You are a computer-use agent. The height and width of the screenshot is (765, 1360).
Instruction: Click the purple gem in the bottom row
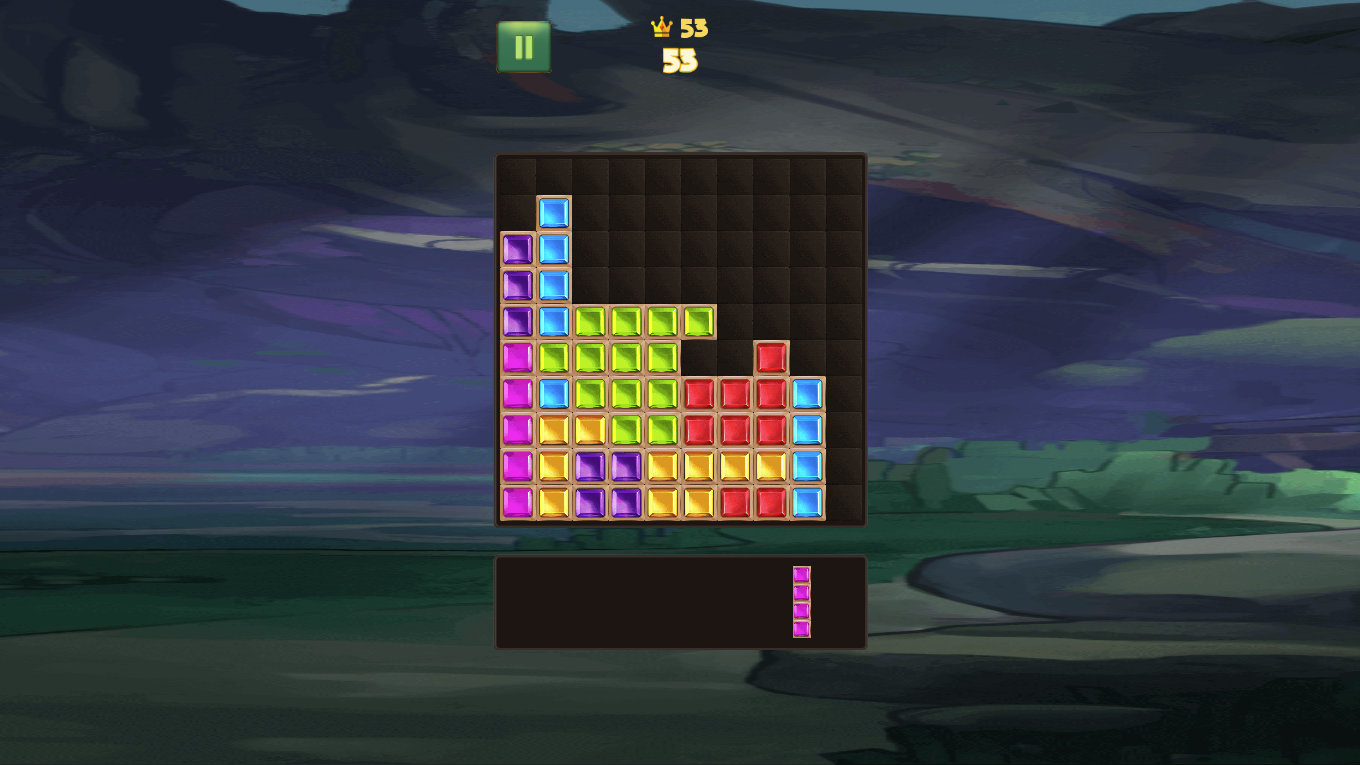pyautogui.click(x=589, y=502)
